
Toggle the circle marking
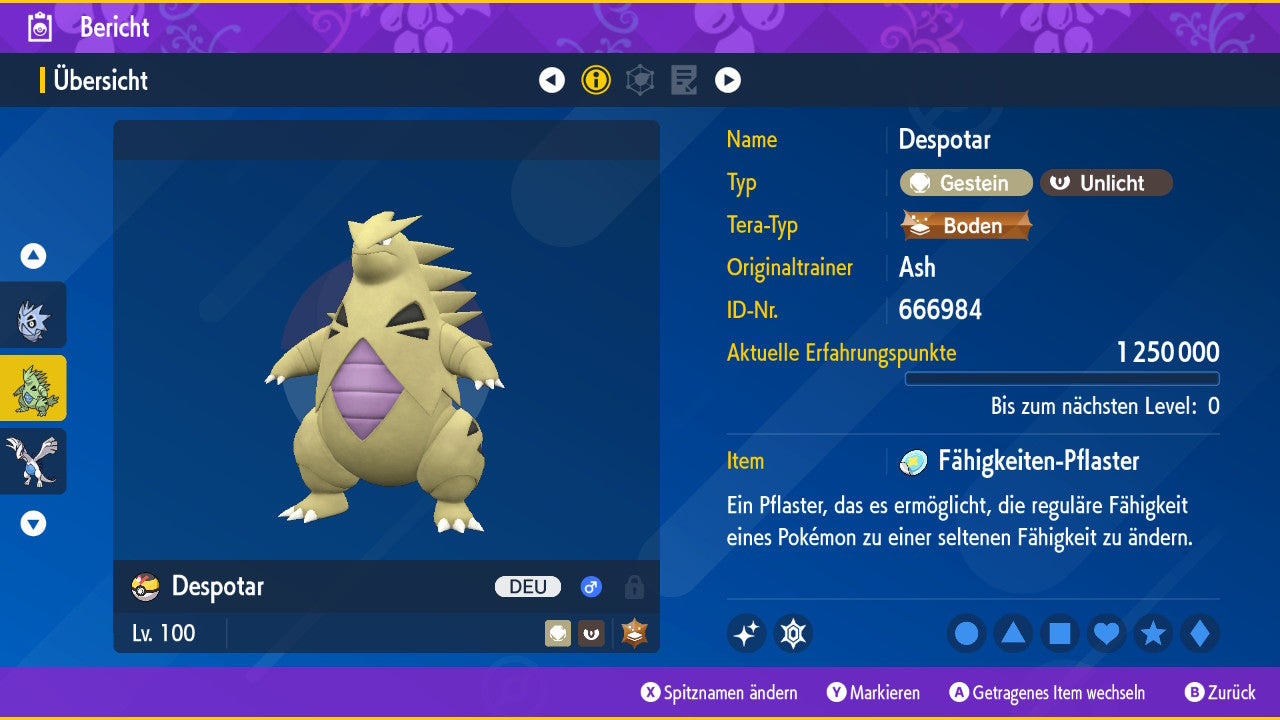tap(967, 633)
